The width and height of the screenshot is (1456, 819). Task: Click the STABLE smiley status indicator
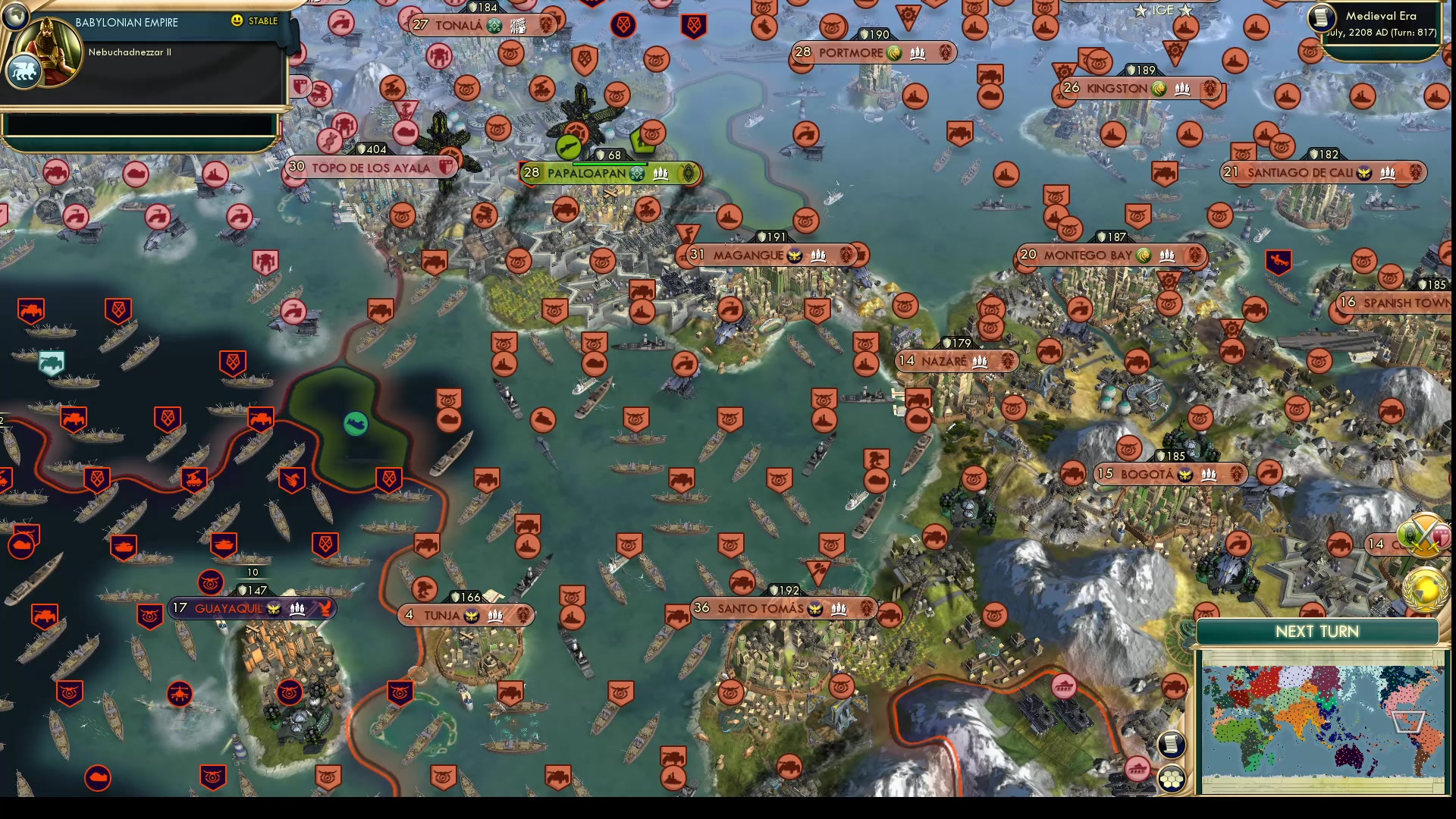(239, 21)
